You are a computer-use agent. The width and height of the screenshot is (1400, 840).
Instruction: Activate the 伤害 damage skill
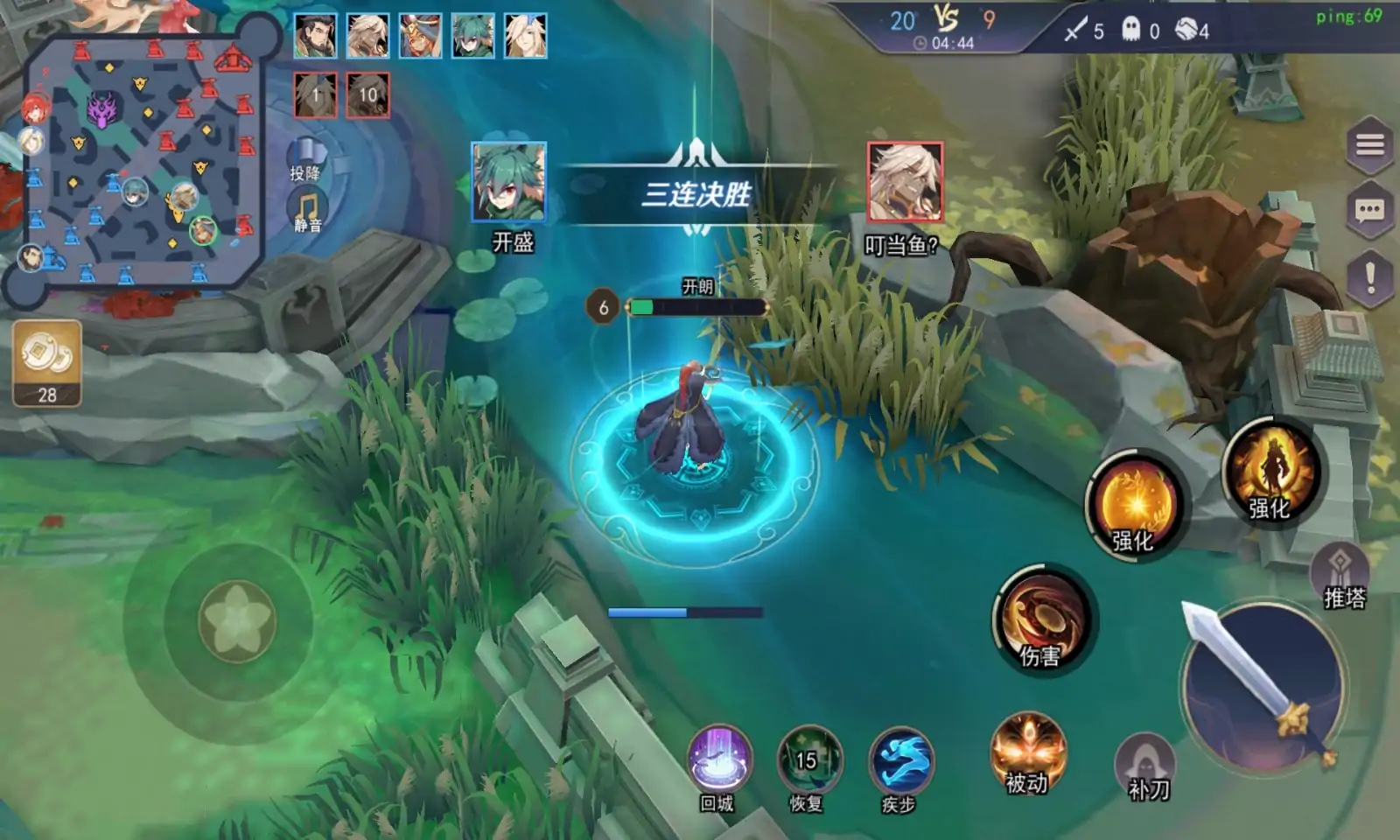1040,619
